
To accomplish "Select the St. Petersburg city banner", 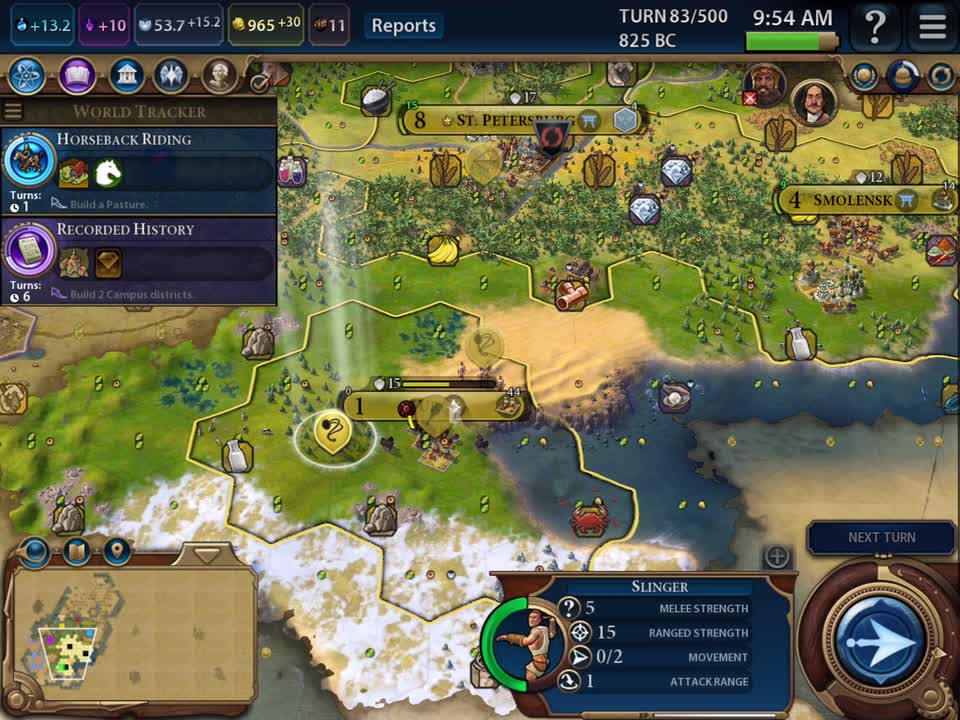I will 510,120.
